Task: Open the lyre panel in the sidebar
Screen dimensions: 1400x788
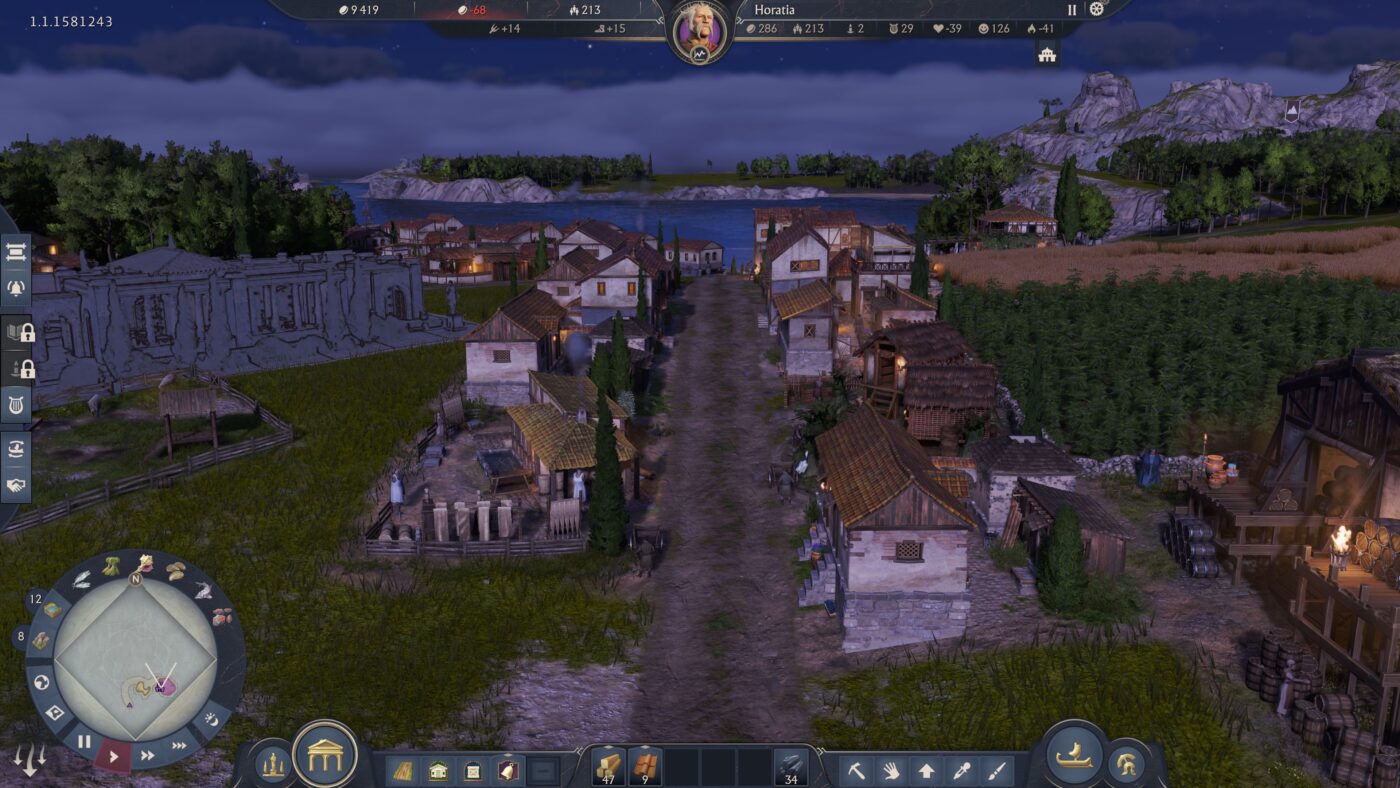Action: 16,405
